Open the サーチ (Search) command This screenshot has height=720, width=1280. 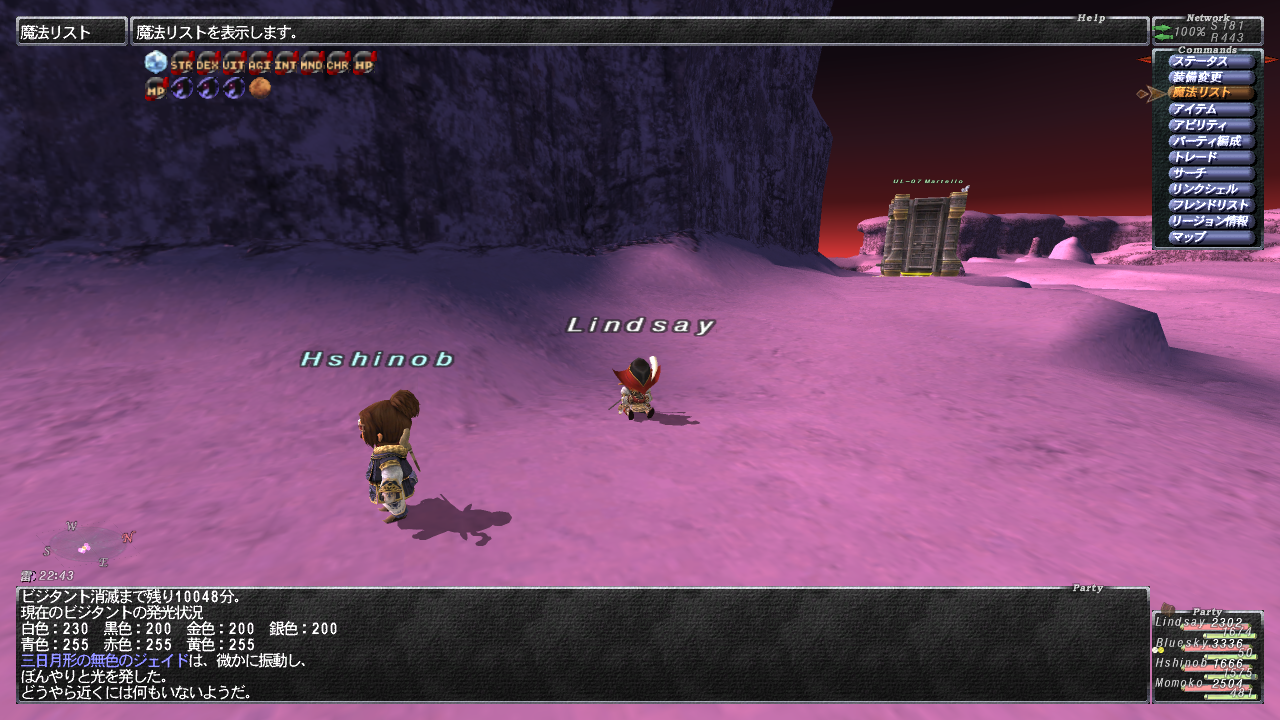[1211, 173]
